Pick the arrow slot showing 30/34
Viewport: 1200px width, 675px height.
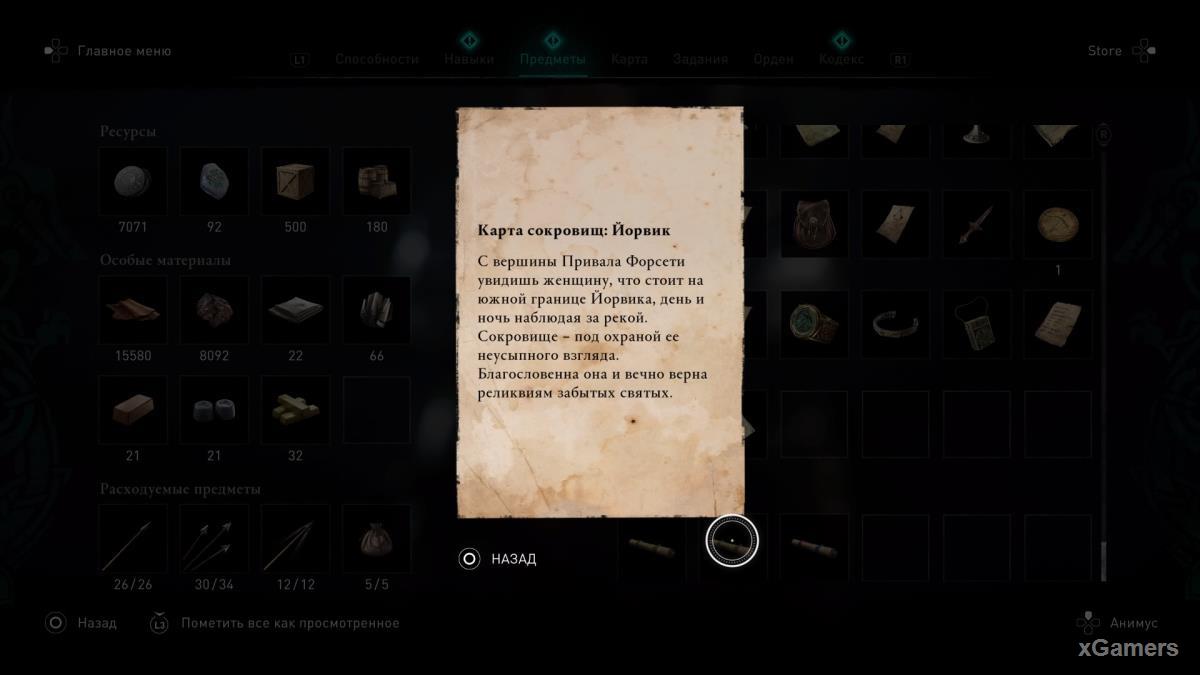pos(214,539)
